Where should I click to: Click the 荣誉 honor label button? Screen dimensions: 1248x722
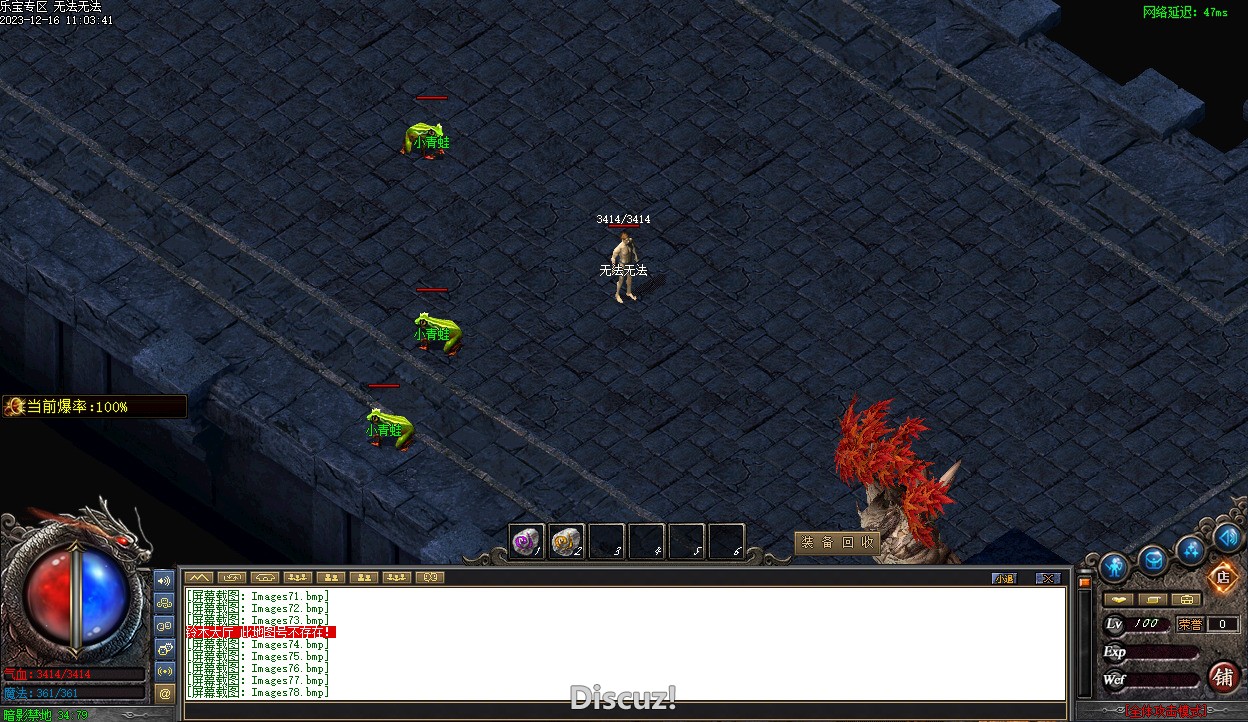(x=1190, y=624)
